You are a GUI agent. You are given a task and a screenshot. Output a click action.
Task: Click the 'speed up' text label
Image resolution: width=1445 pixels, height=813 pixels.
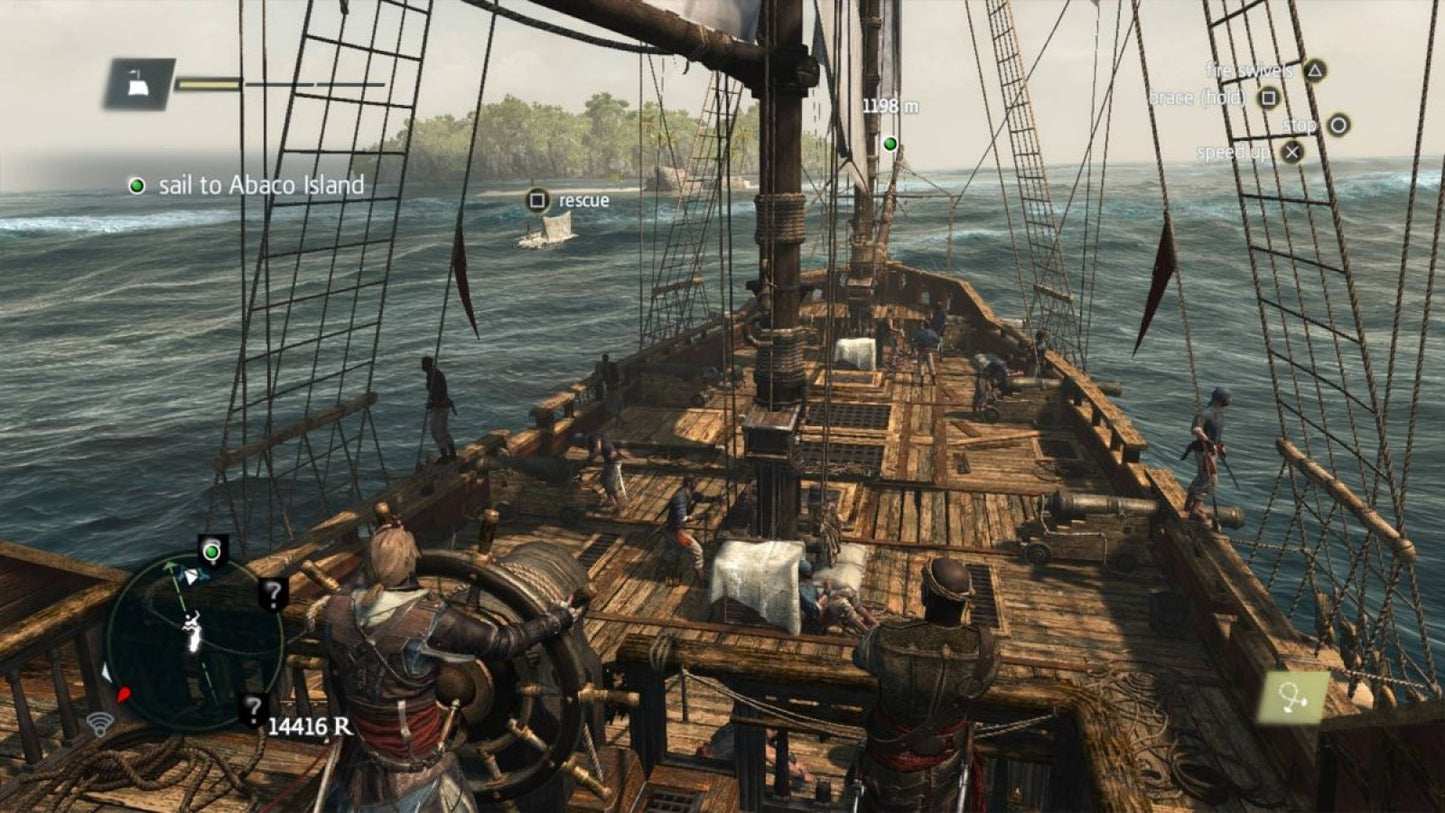(x=1234, y=152)
